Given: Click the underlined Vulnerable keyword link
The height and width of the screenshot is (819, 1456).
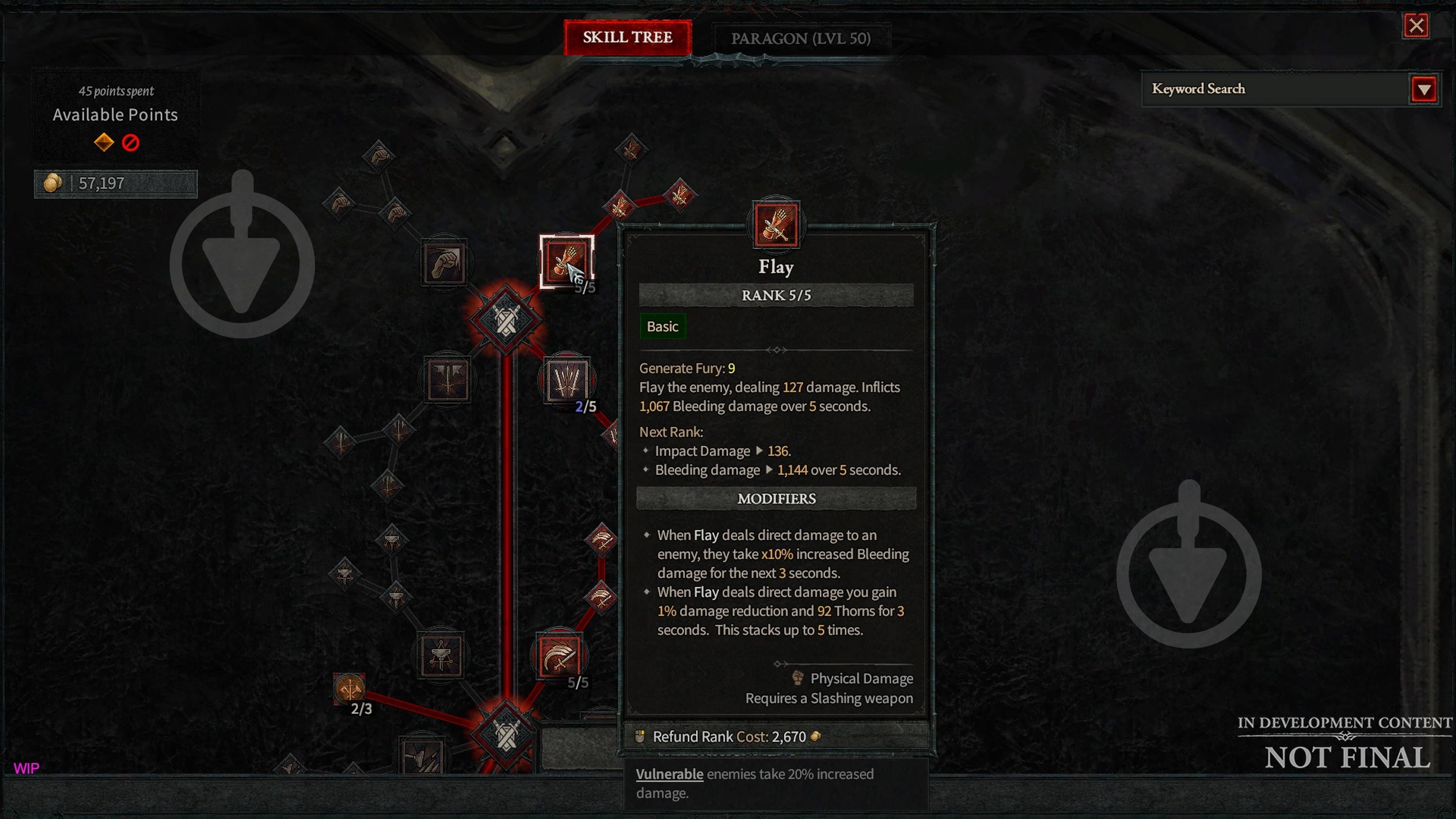Looking at the screenshot, I should (x=669, y=774).
